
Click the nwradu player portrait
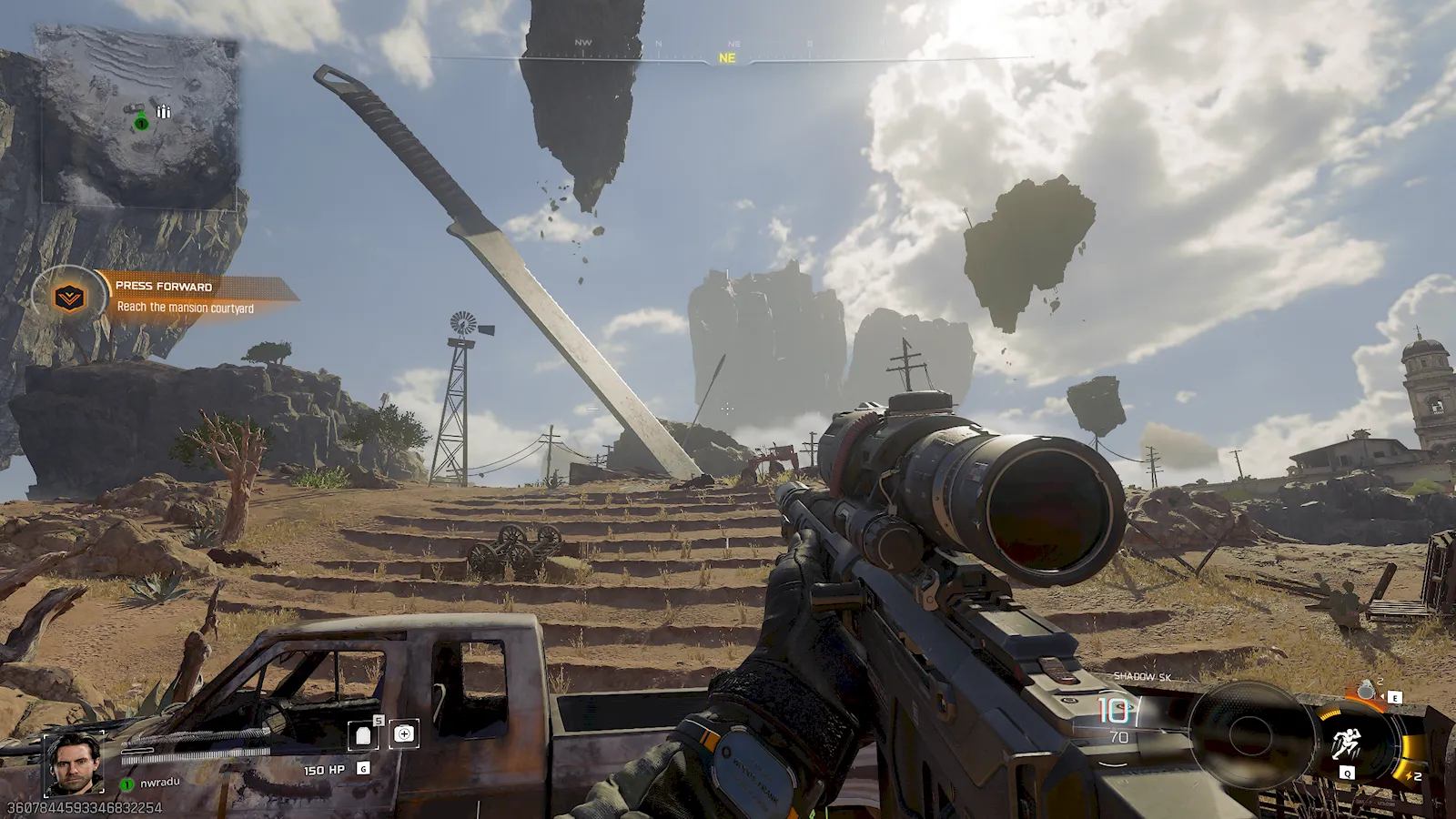point(75,763)
